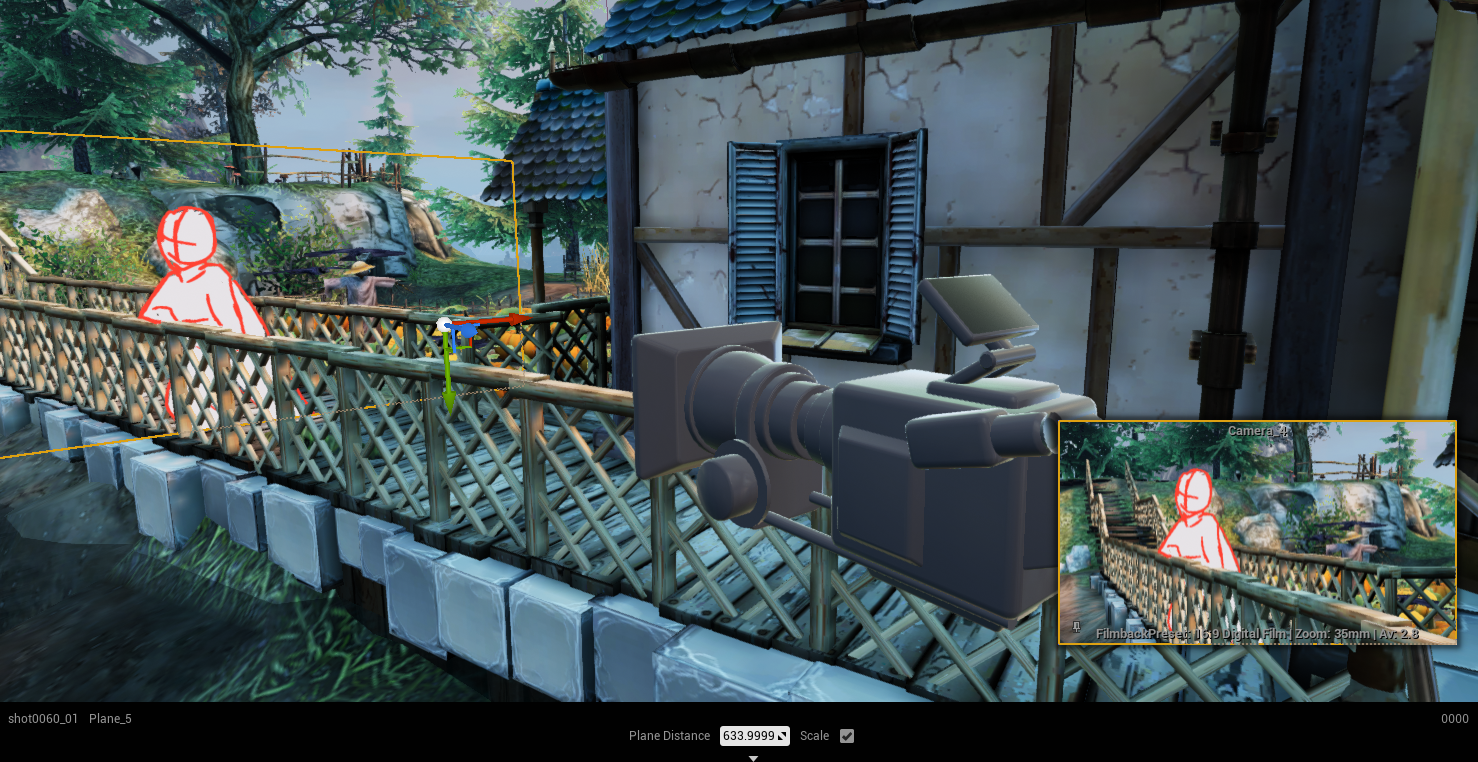Toggle the Scale checkbox
The image size is (1478, 762).
(x=847, y=736)
